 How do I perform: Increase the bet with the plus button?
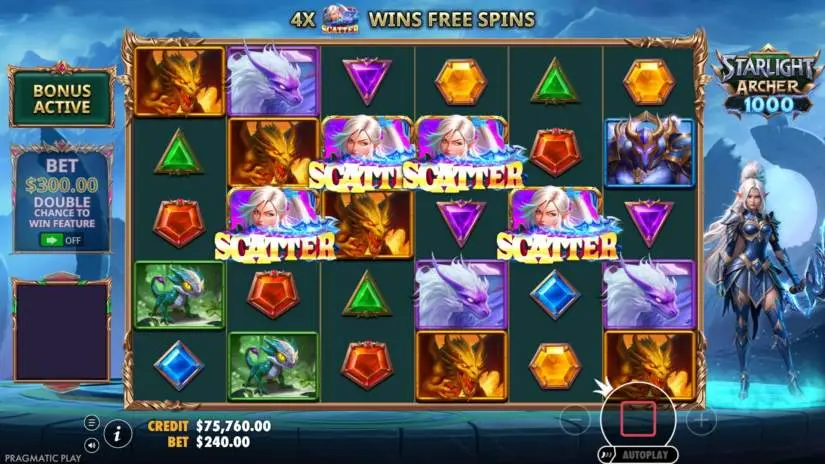pyautogui.click(x=701, y=420)
